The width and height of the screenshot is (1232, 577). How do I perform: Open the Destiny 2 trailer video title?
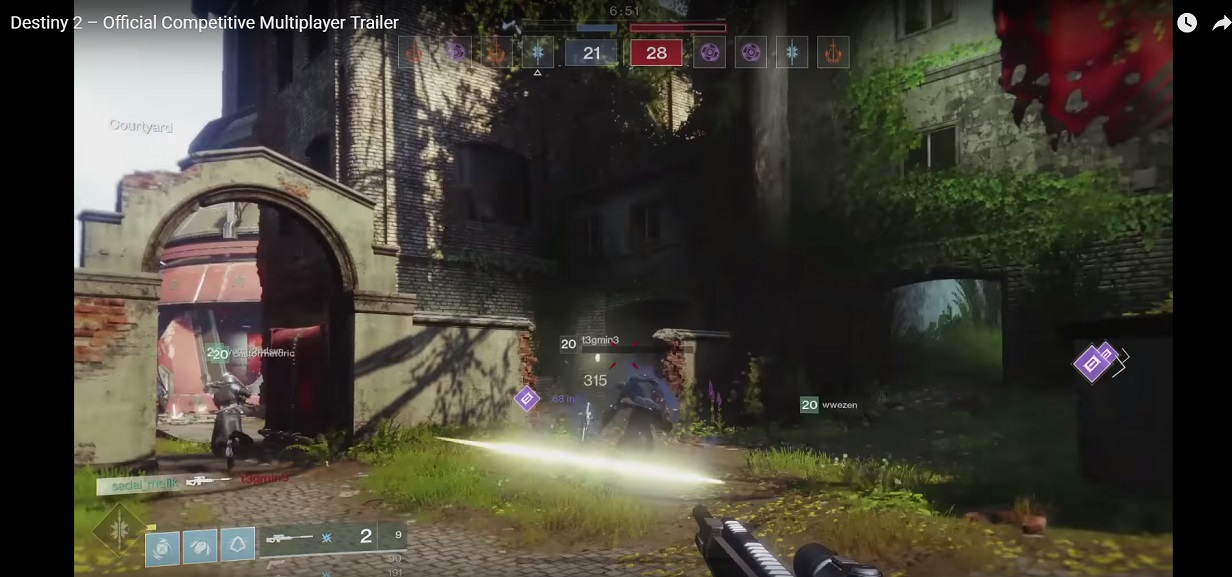click(x=204, y=22)
